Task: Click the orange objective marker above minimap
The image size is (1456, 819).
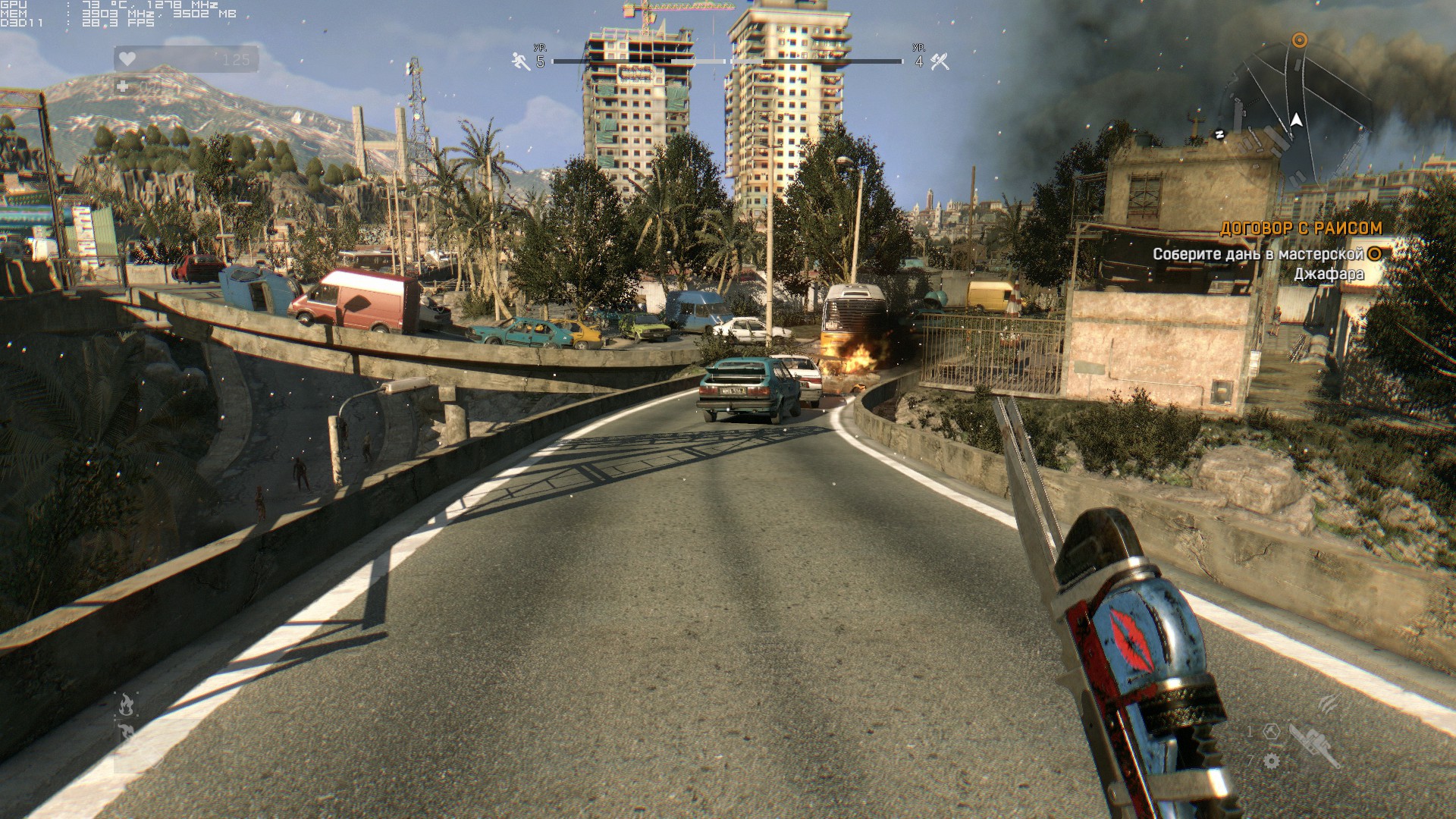Action: pyautogui.click(x=1299, y=39)
